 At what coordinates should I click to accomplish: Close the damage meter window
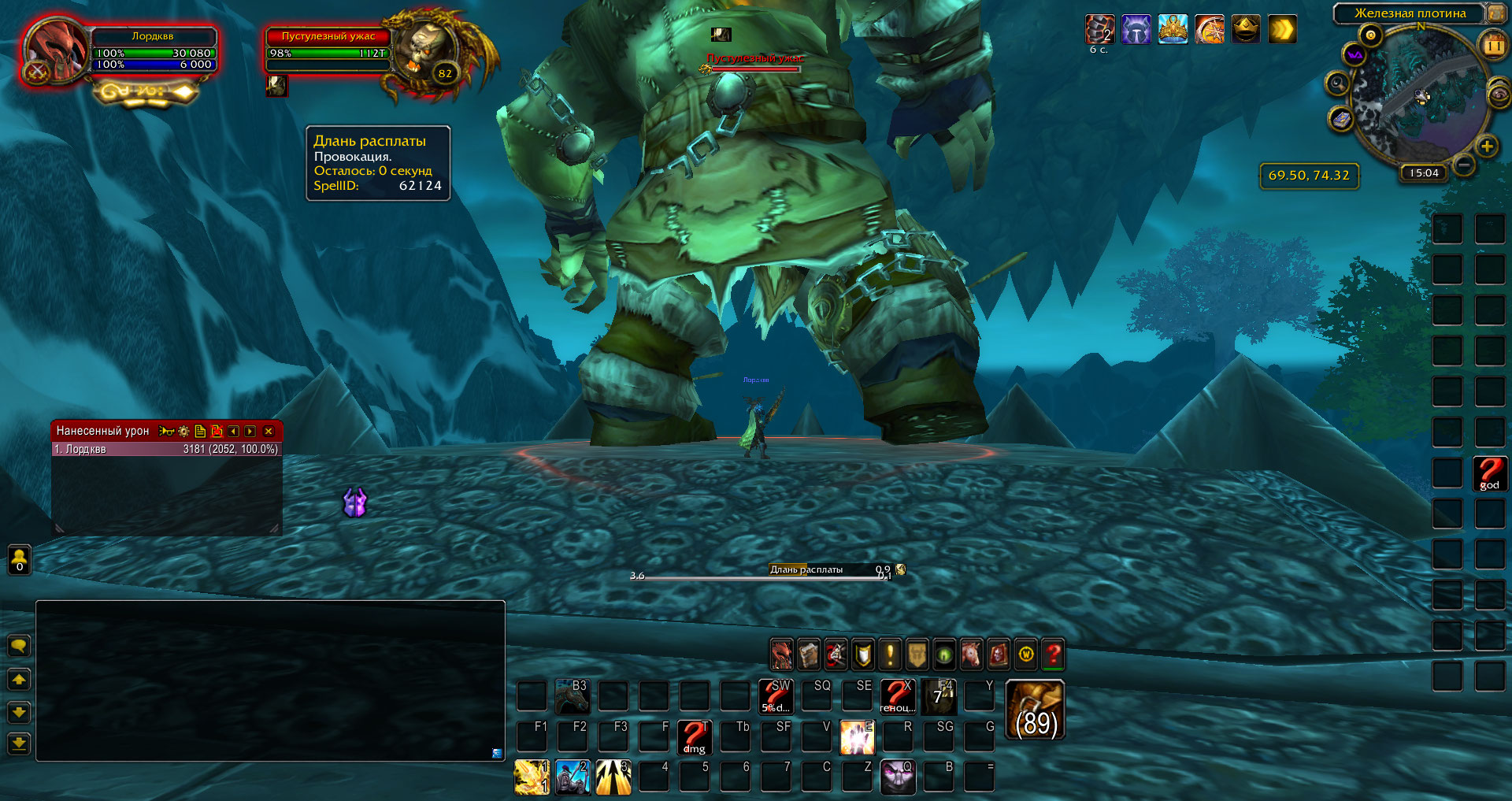click(269, 432)
